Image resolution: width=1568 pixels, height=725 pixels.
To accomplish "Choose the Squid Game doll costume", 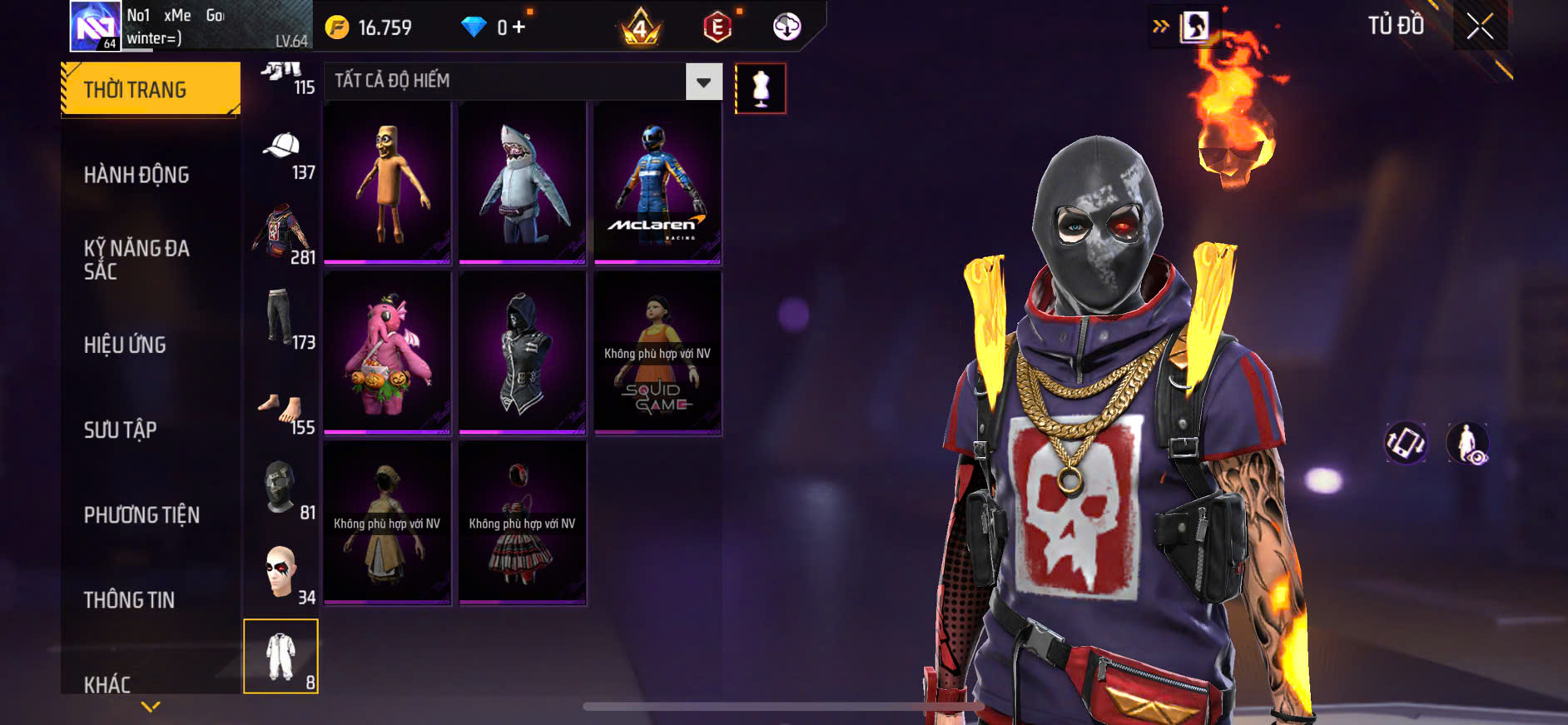I will point(657,353).
